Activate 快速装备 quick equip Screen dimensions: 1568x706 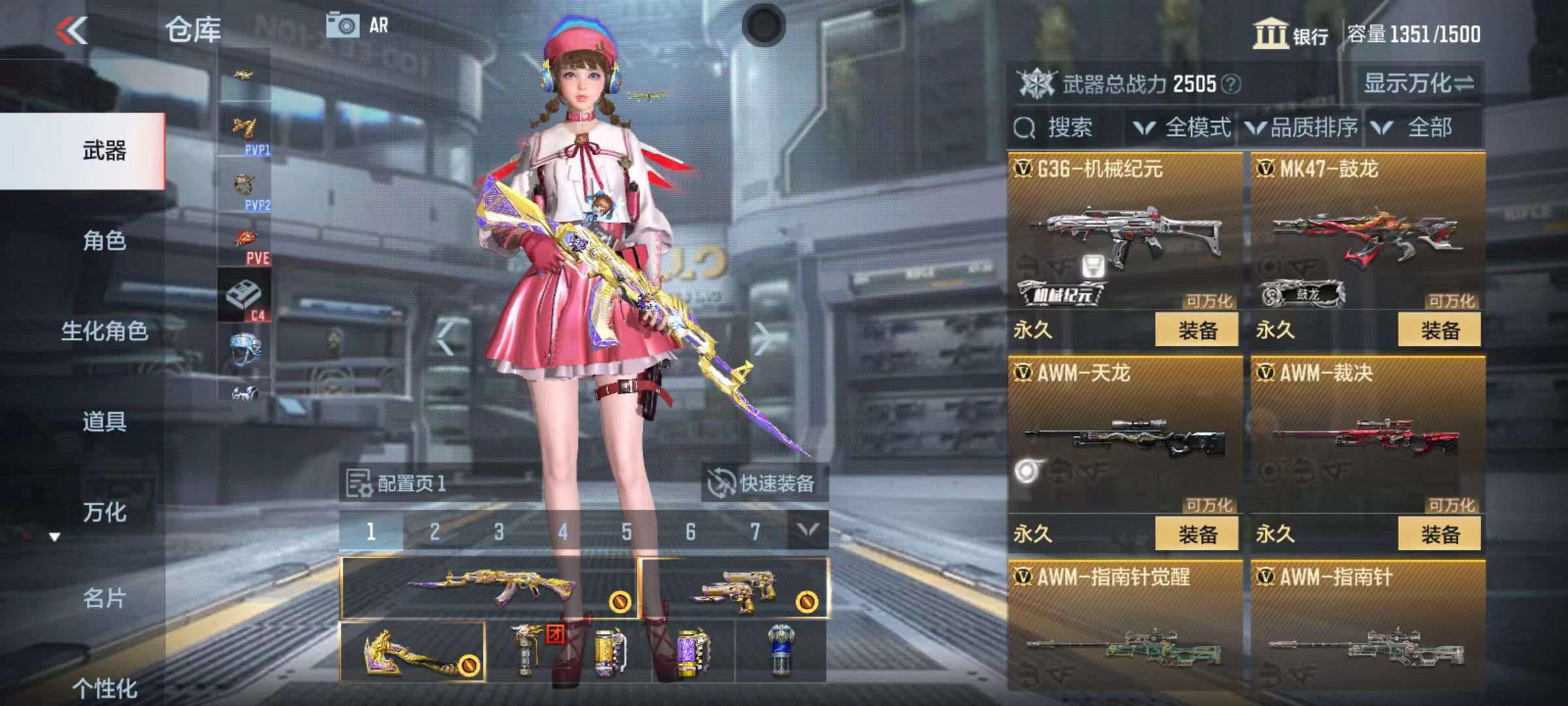[x=763, y=484]
